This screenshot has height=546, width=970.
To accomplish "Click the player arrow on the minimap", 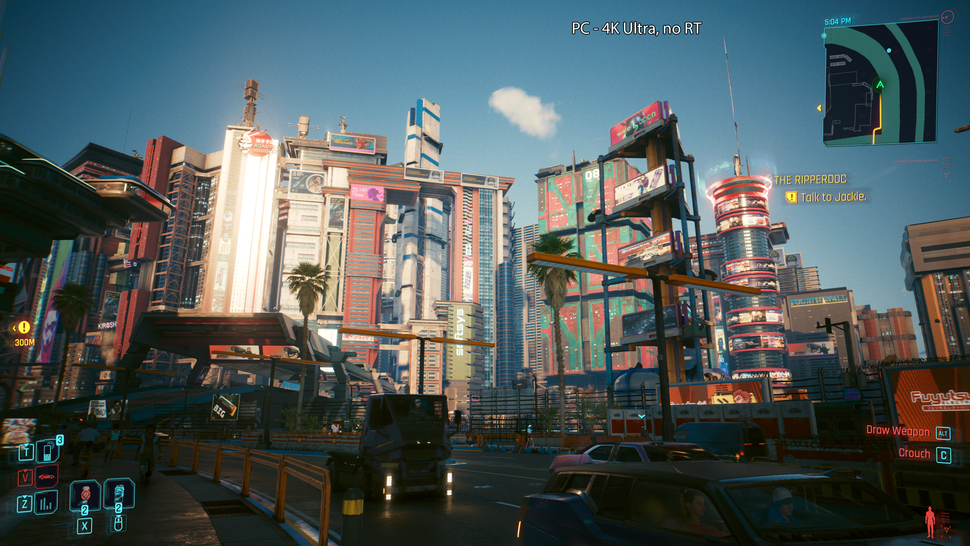I will point(880,85).
